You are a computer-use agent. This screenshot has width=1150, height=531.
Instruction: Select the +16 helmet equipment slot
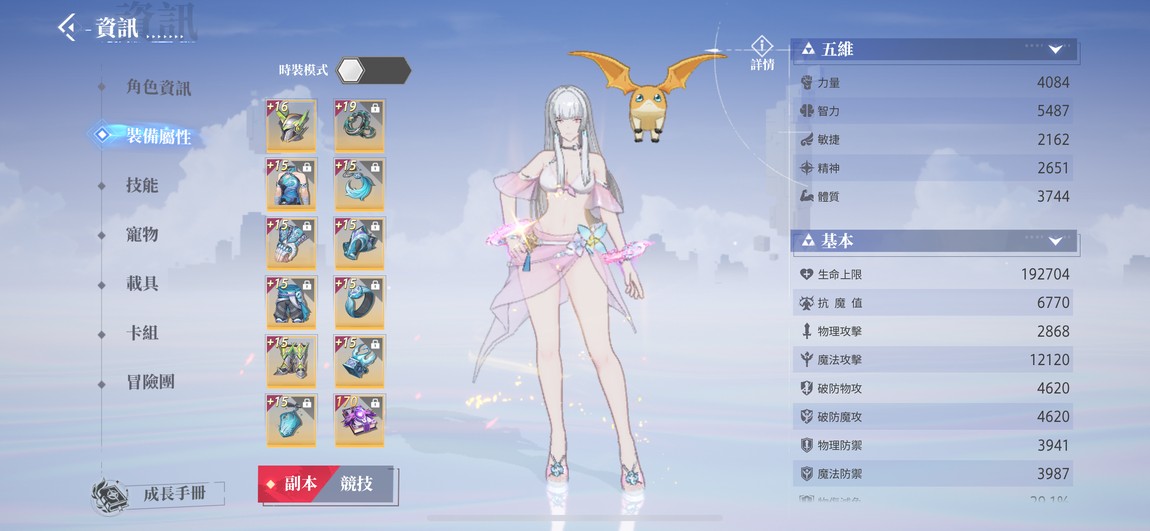click(x=291, y=125)
